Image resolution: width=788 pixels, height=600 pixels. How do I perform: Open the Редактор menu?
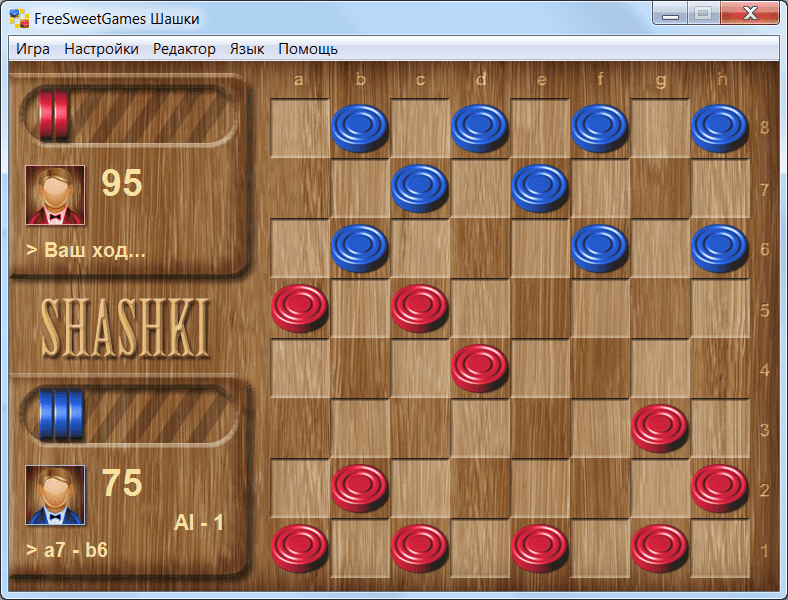click(x=184, y=49)
